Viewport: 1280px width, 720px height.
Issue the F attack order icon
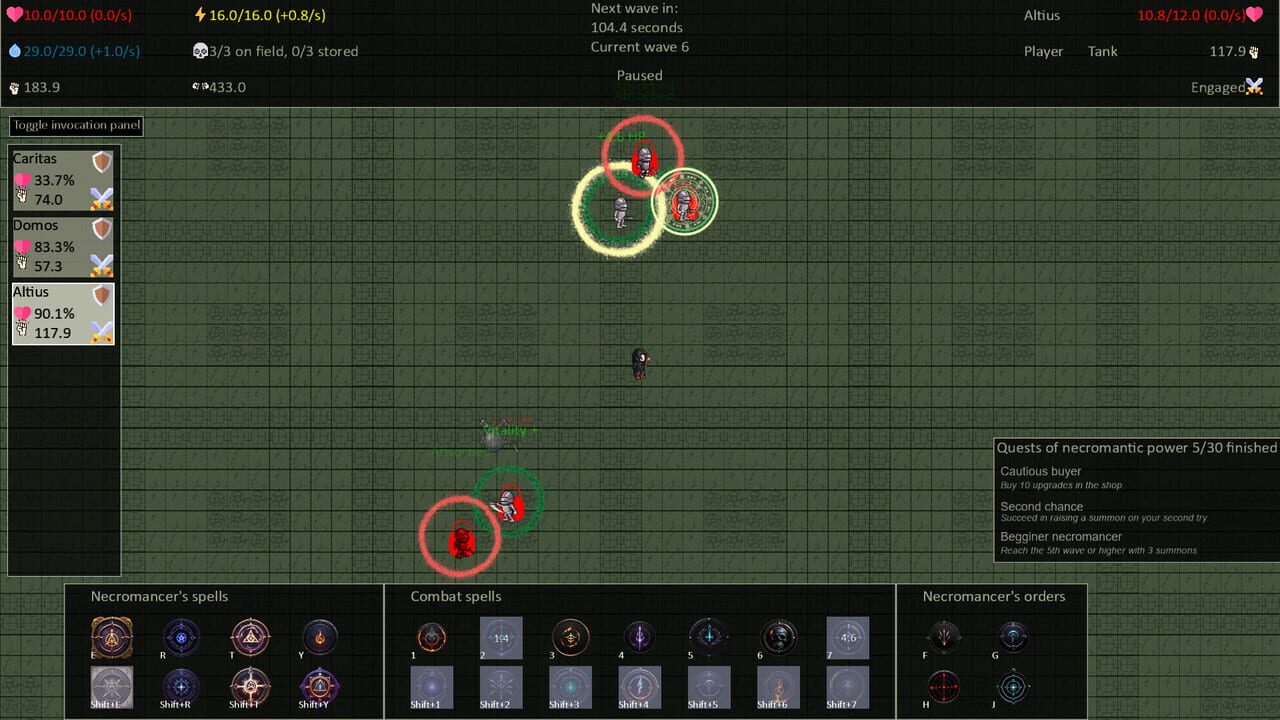pyautogui.click(x=944, y=638)
